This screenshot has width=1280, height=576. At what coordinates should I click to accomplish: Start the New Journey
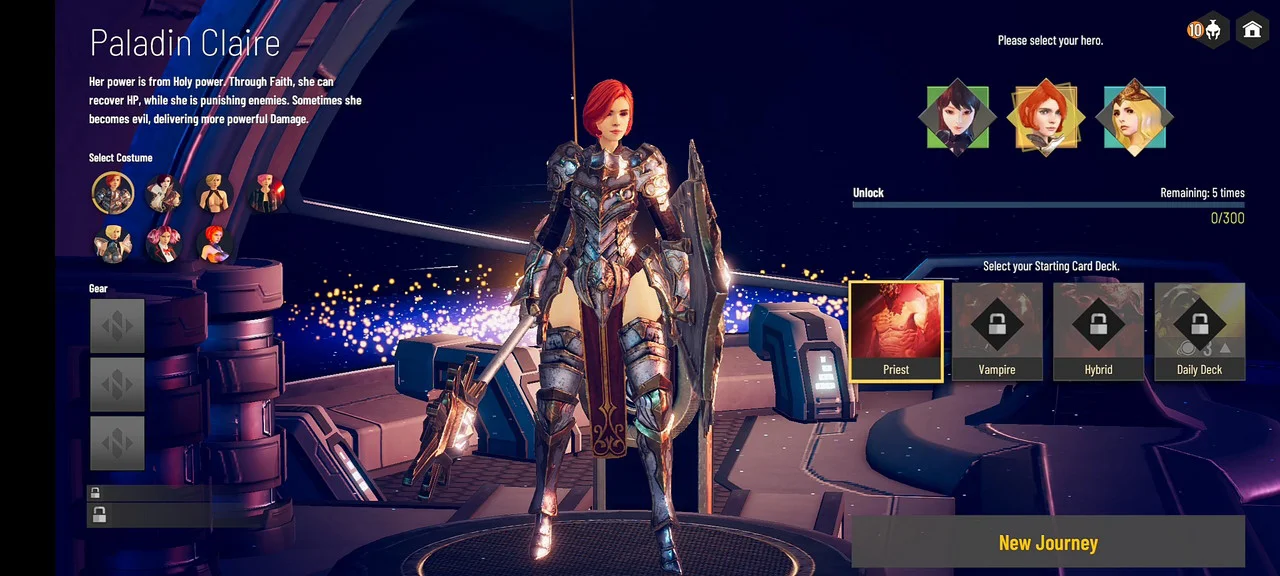click(1048, 543)
